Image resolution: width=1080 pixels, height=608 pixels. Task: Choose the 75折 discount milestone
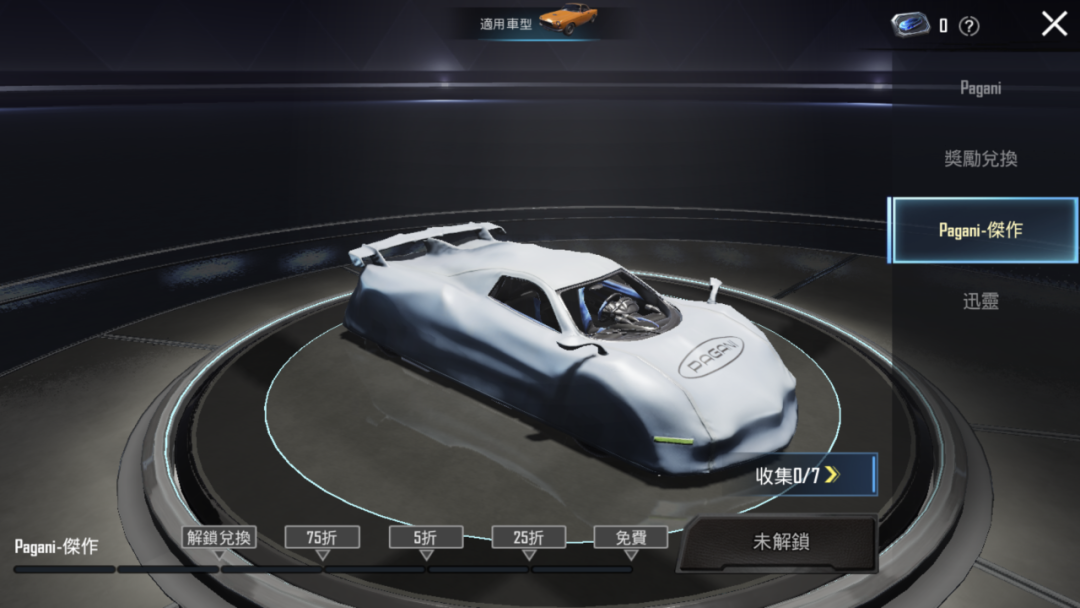[322, 537]
